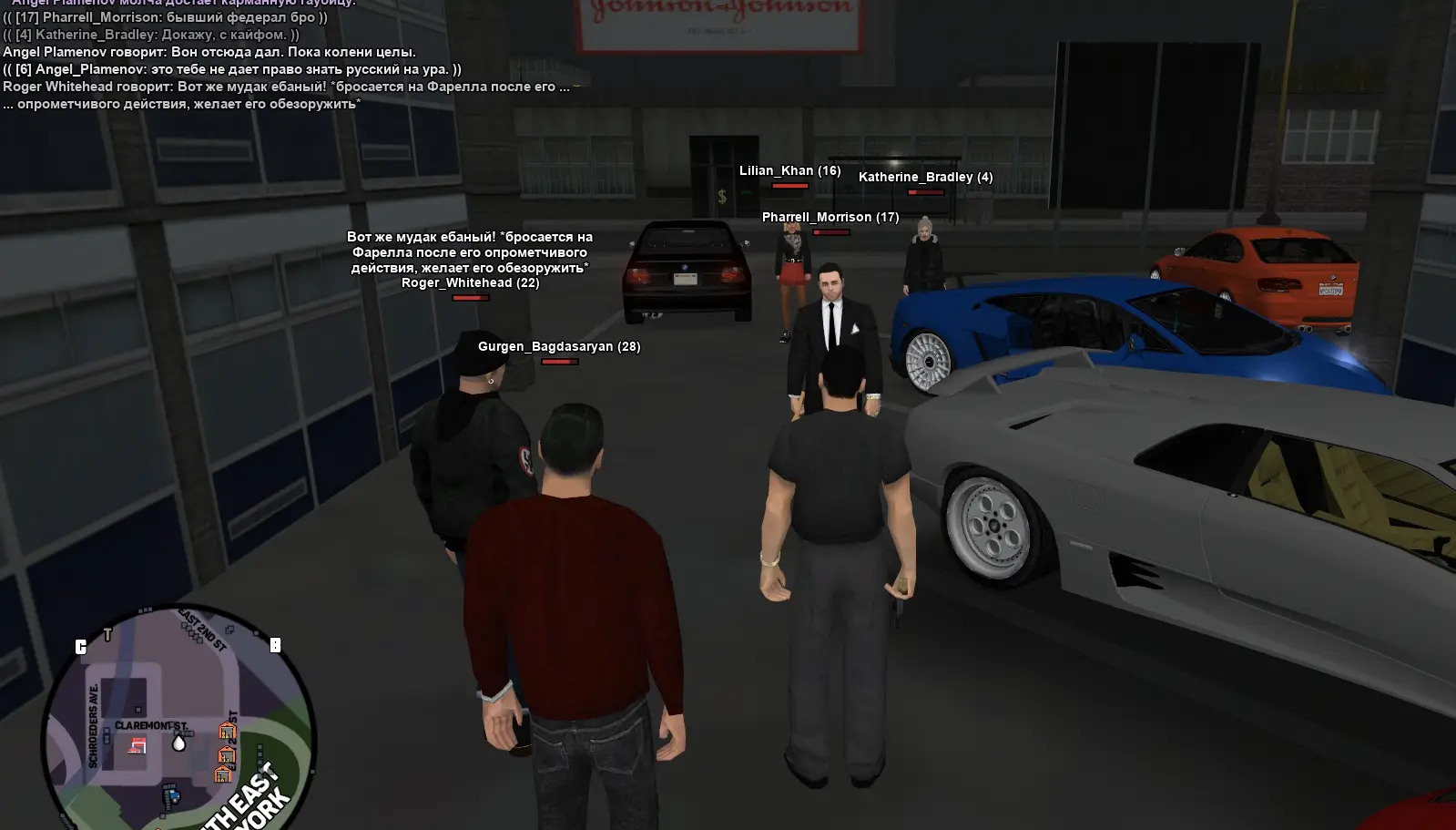Screen dimensions: 1456x830
Task: Select the Katherine_Bradley (4) name tag
Action: (925, 177)
